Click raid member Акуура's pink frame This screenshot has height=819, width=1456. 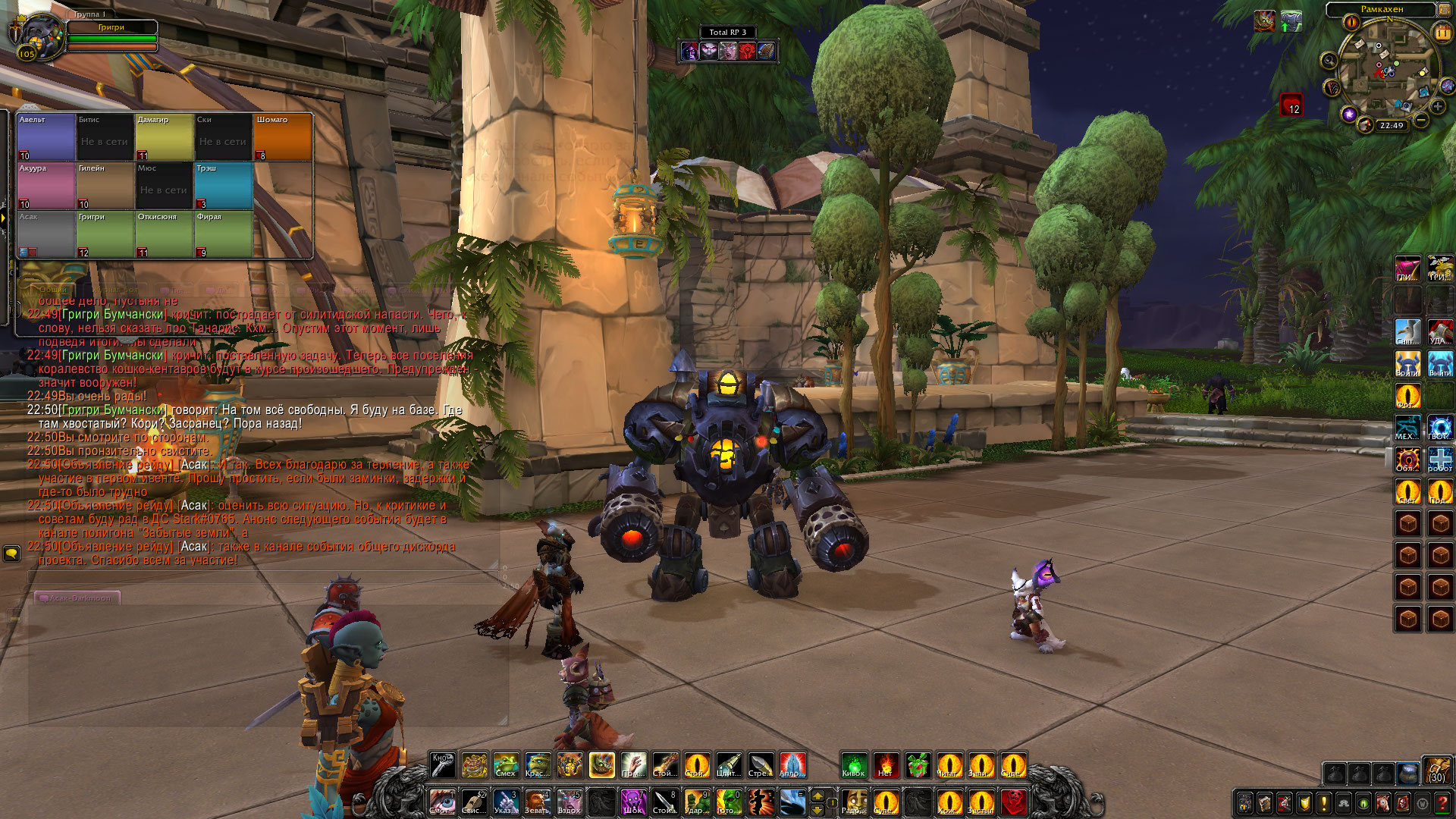click(45, 186)
